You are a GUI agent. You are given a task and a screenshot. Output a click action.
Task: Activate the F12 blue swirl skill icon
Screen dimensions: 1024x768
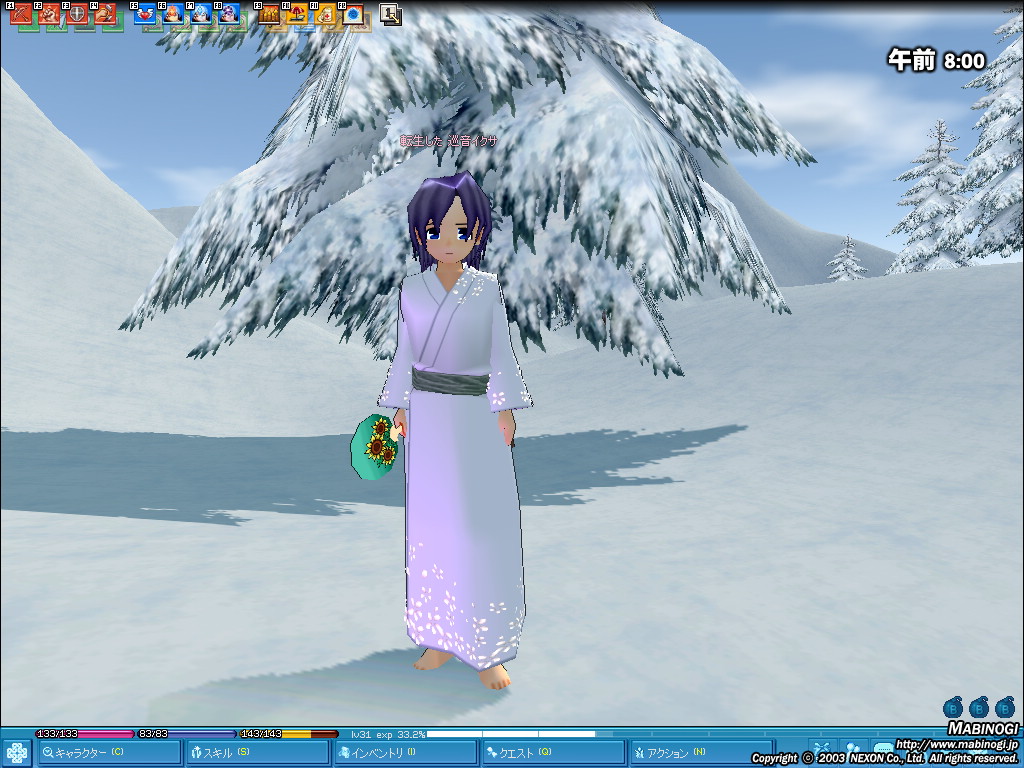354,15
